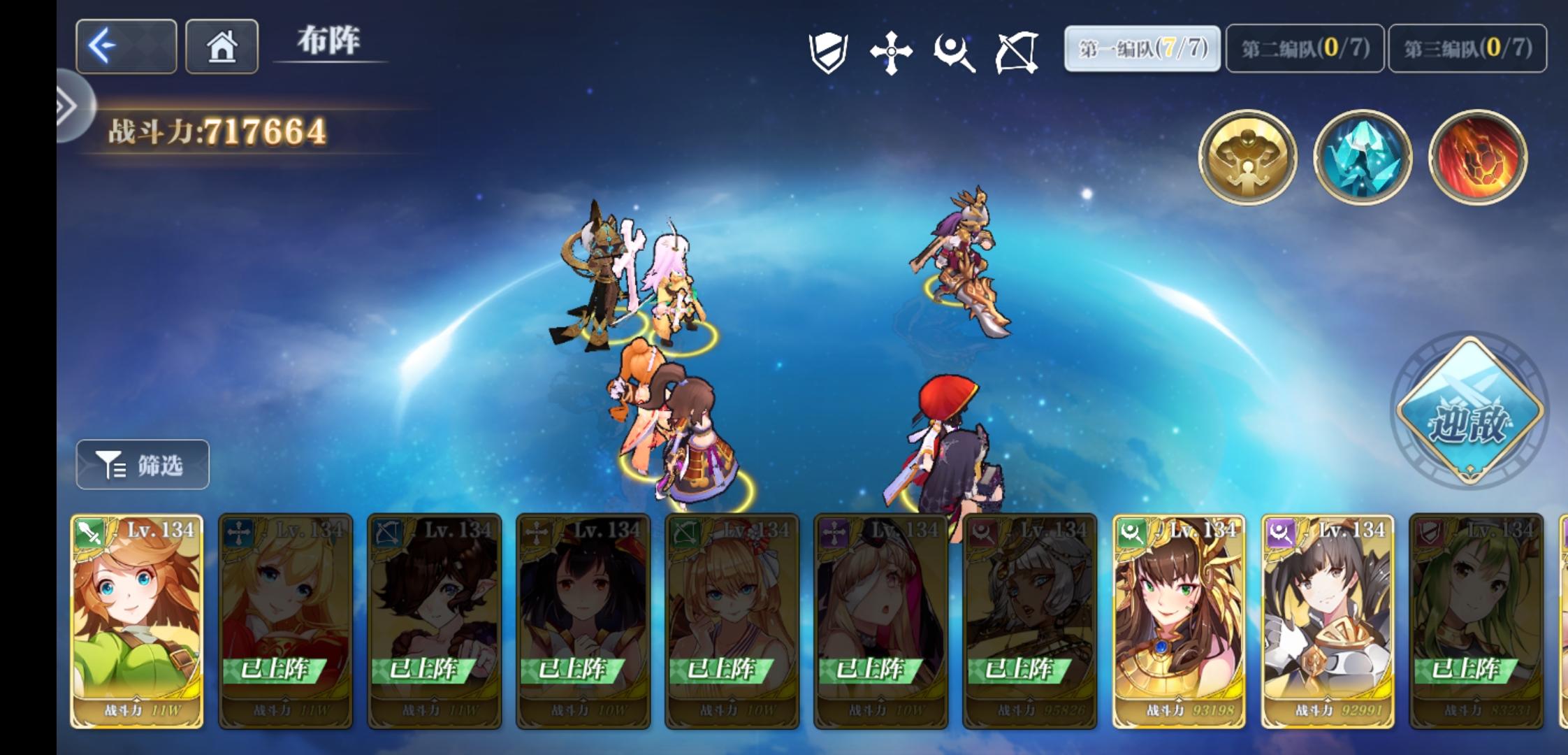Select the ice crystal buff icon

[1363, 157]
